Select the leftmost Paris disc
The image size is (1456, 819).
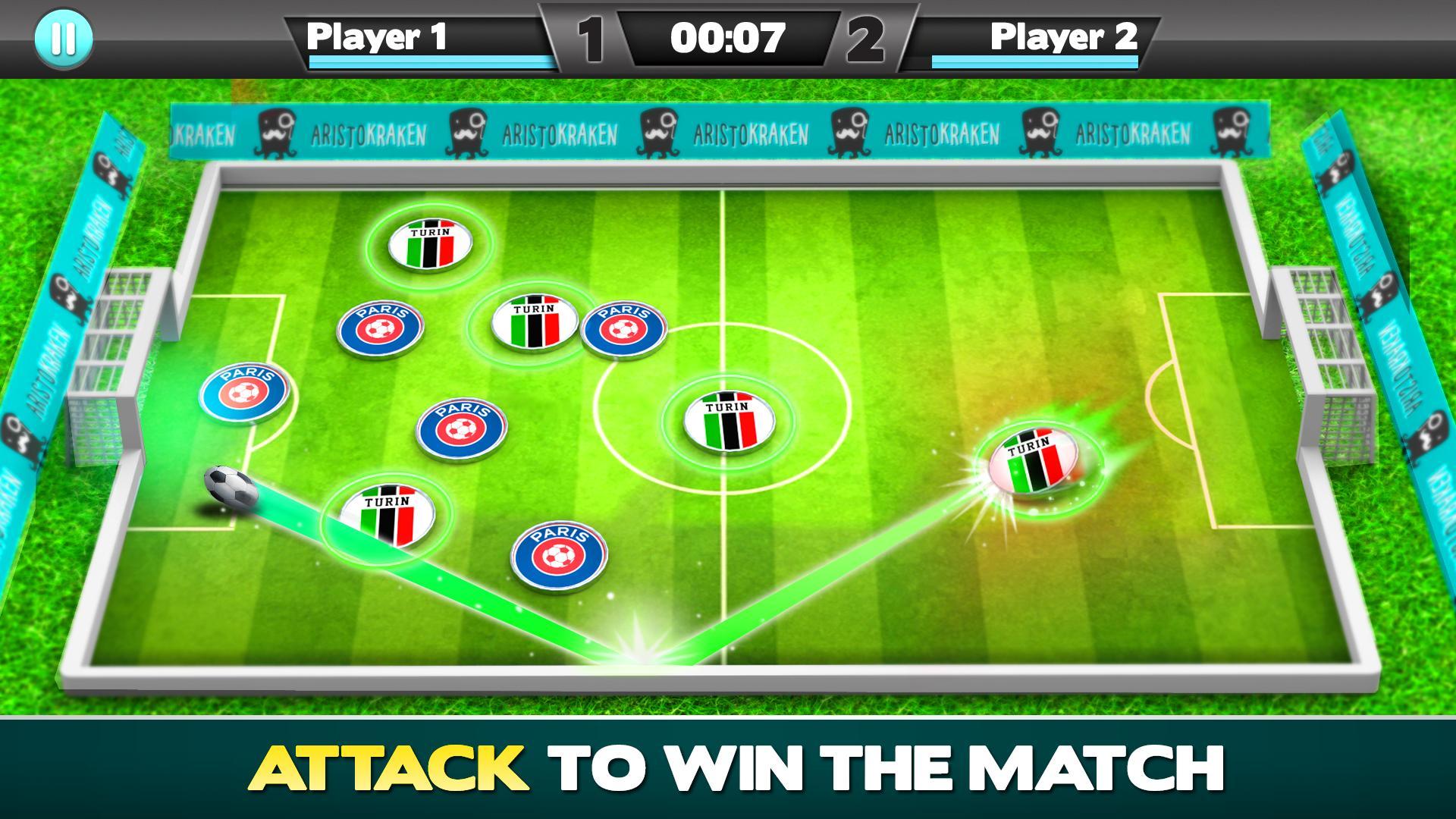point(245,393)
